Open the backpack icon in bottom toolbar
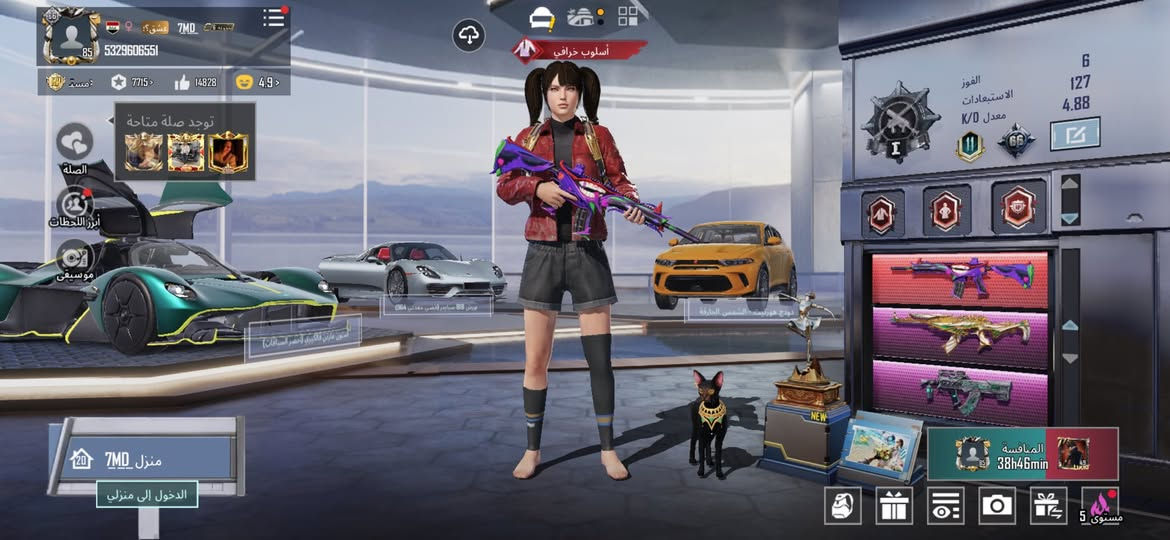Screen dimensions: 1170x540 coord(842,505)
